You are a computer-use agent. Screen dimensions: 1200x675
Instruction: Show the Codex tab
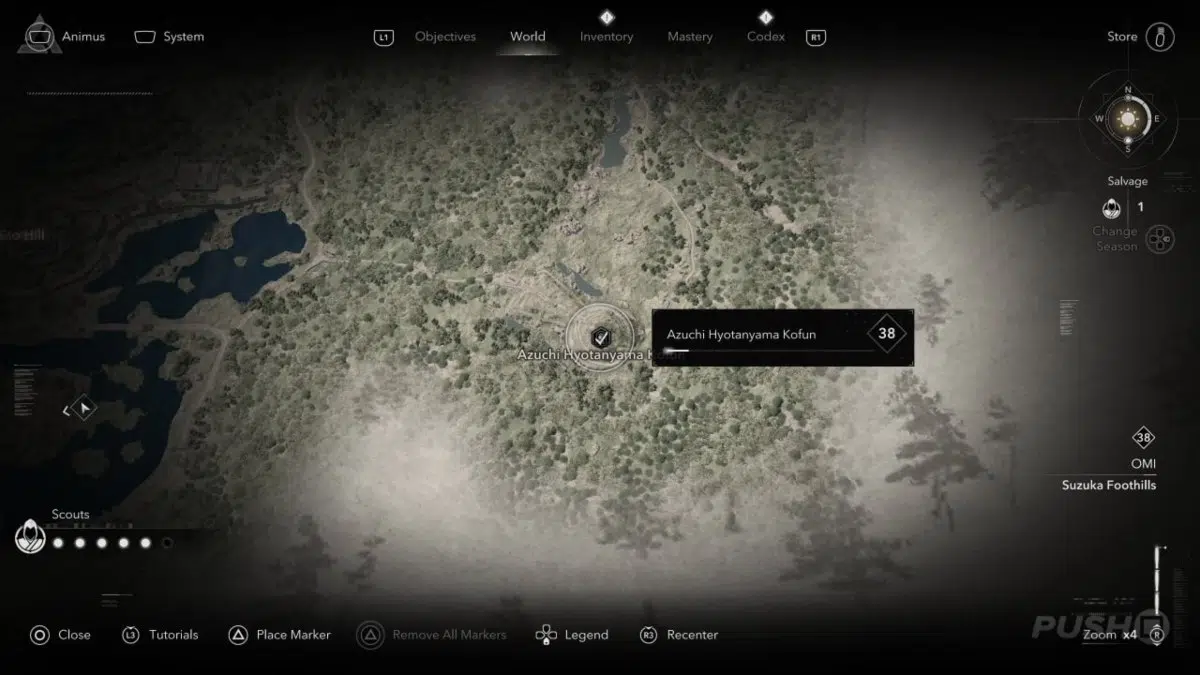click(765, 37)
